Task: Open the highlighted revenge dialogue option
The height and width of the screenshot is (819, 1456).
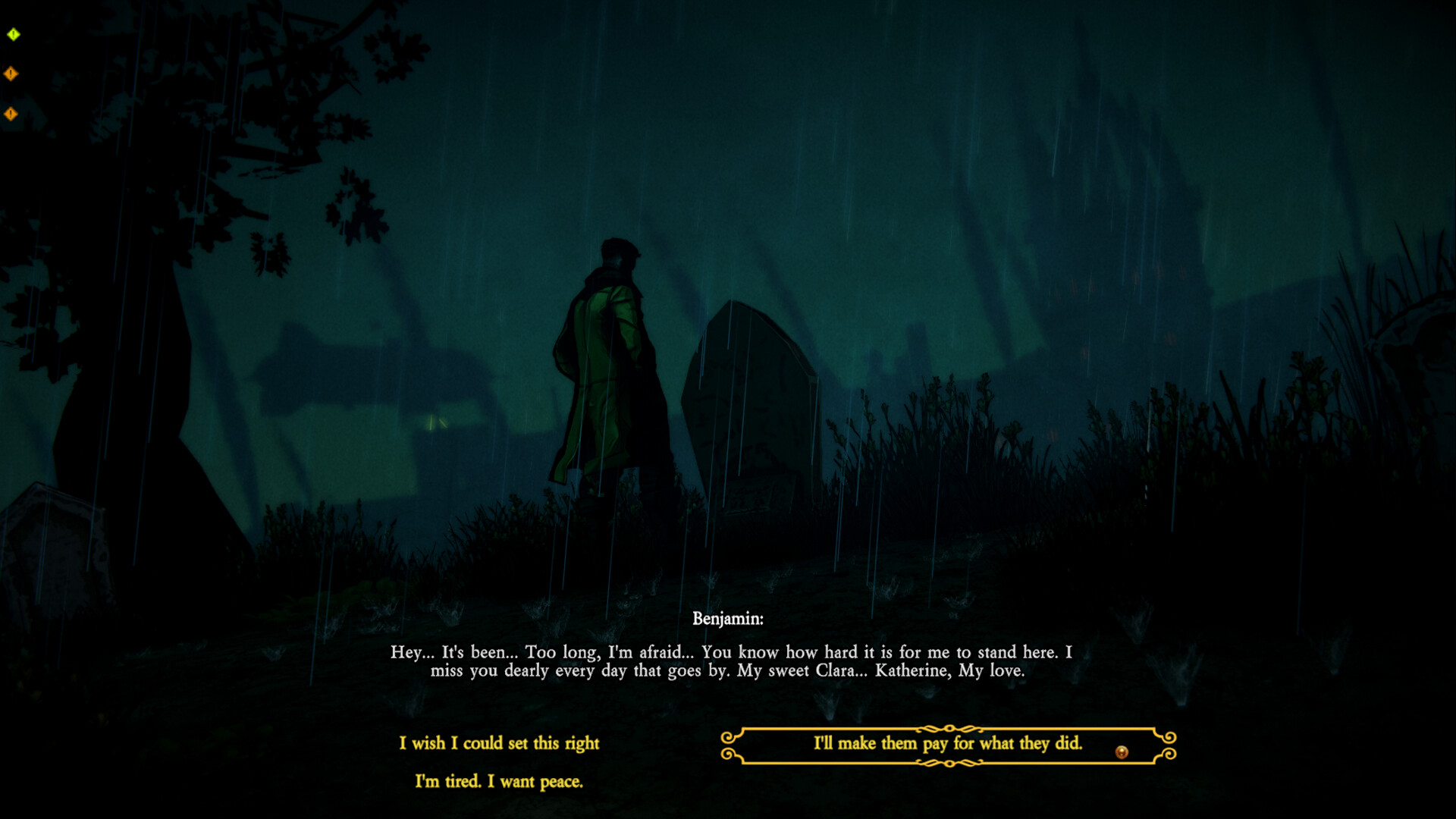Action: [948, 745]
